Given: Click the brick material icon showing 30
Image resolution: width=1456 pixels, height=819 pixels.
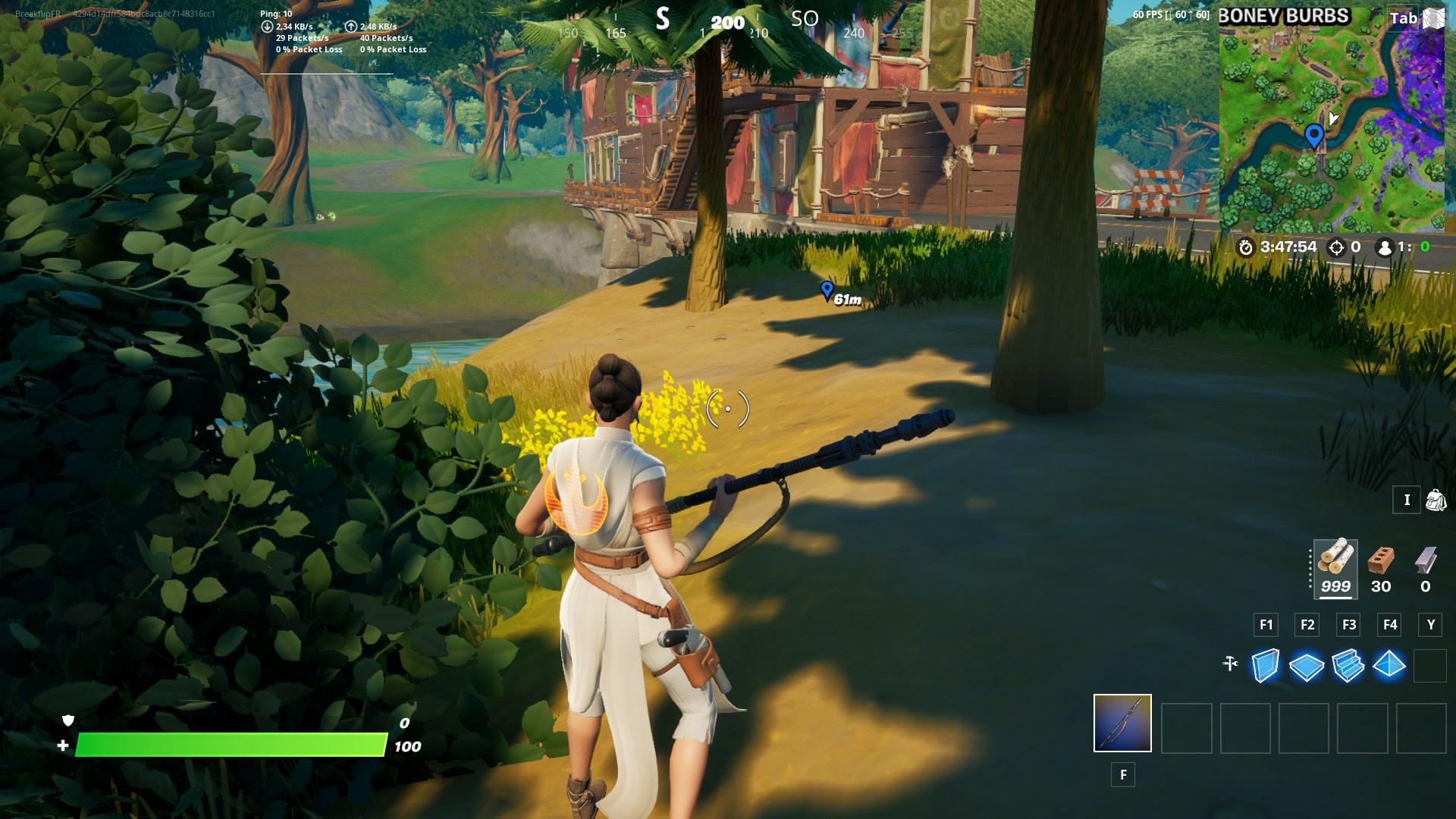Looking at the screenshot, I should (1381, 565).
